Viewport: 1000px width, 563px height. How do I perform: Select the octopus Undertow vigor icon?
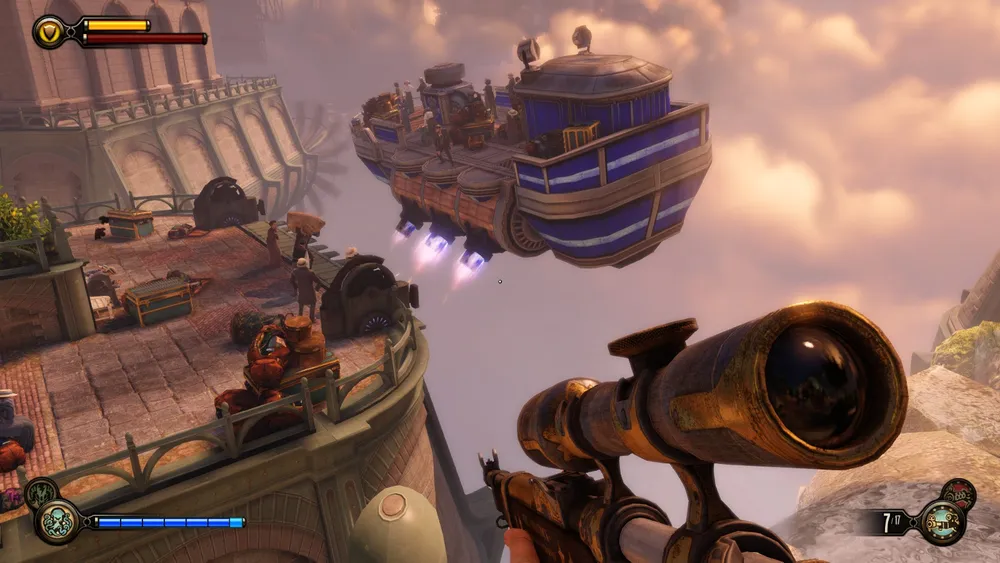tap(56, 521)
